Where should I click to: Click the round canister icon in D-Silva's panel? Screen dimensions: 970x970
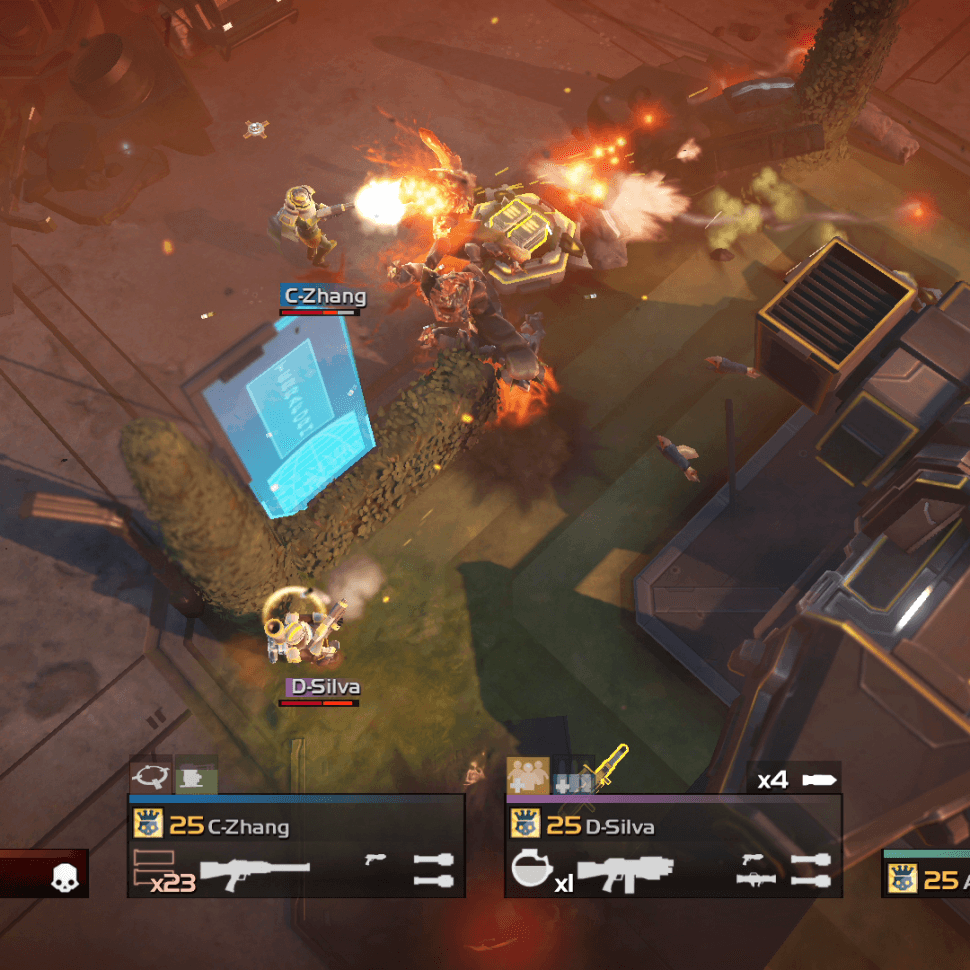tap(530, 870)
